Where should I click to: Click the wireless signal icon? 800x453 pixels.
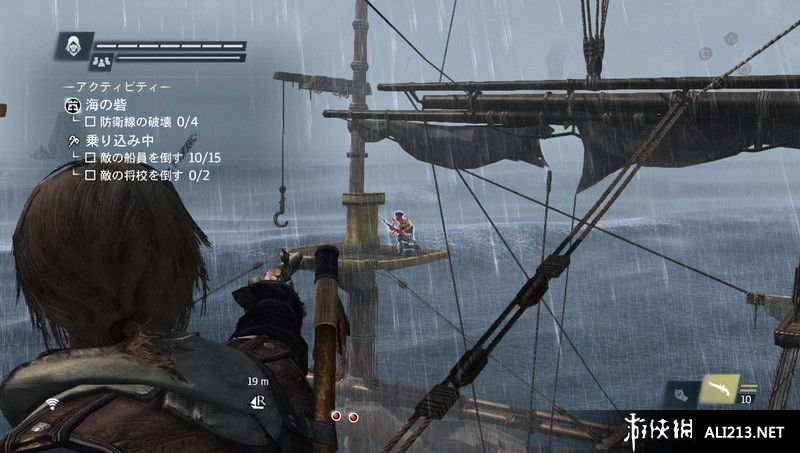click(x=52, y=403)
